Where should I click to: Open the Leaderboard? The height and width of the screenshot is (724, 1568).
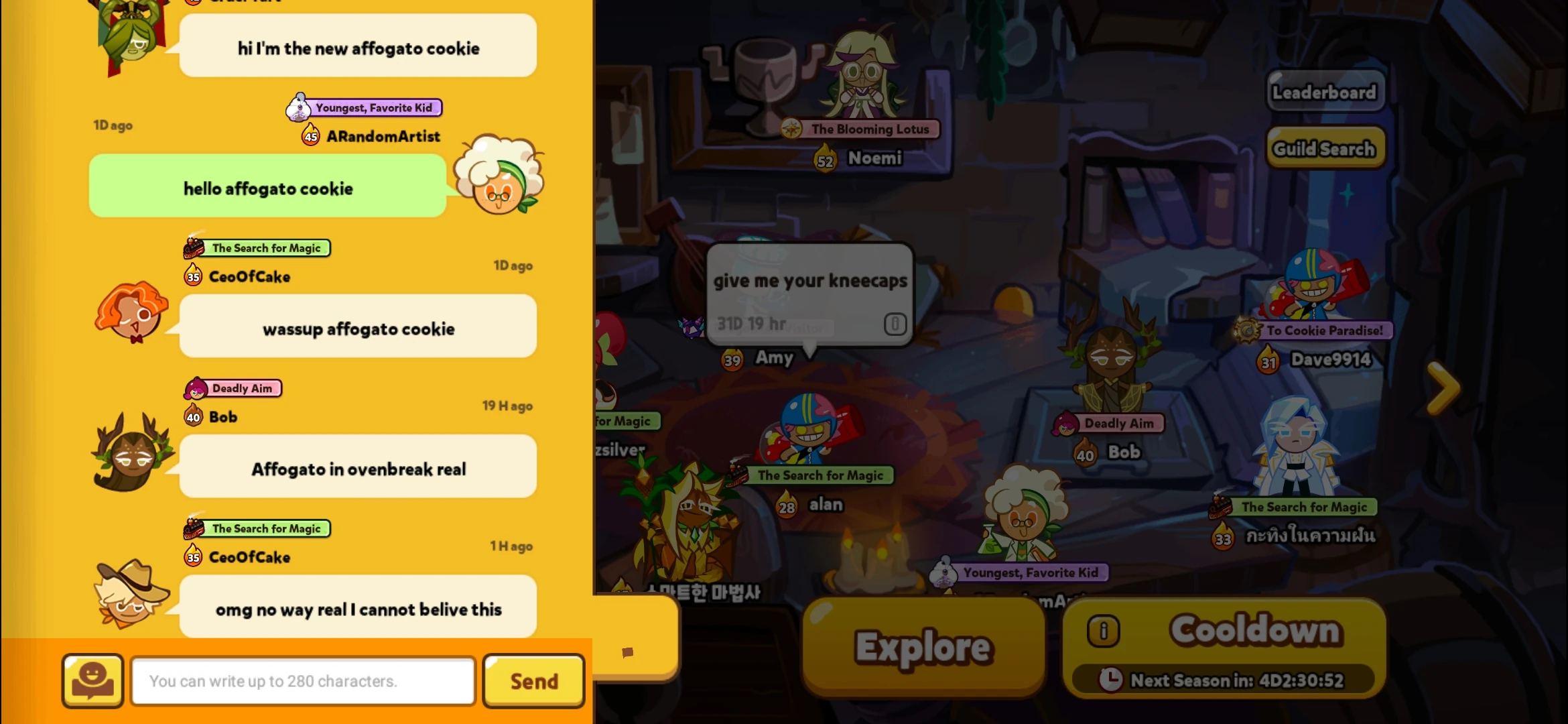pyautogui.click(x=1325, y=93)
